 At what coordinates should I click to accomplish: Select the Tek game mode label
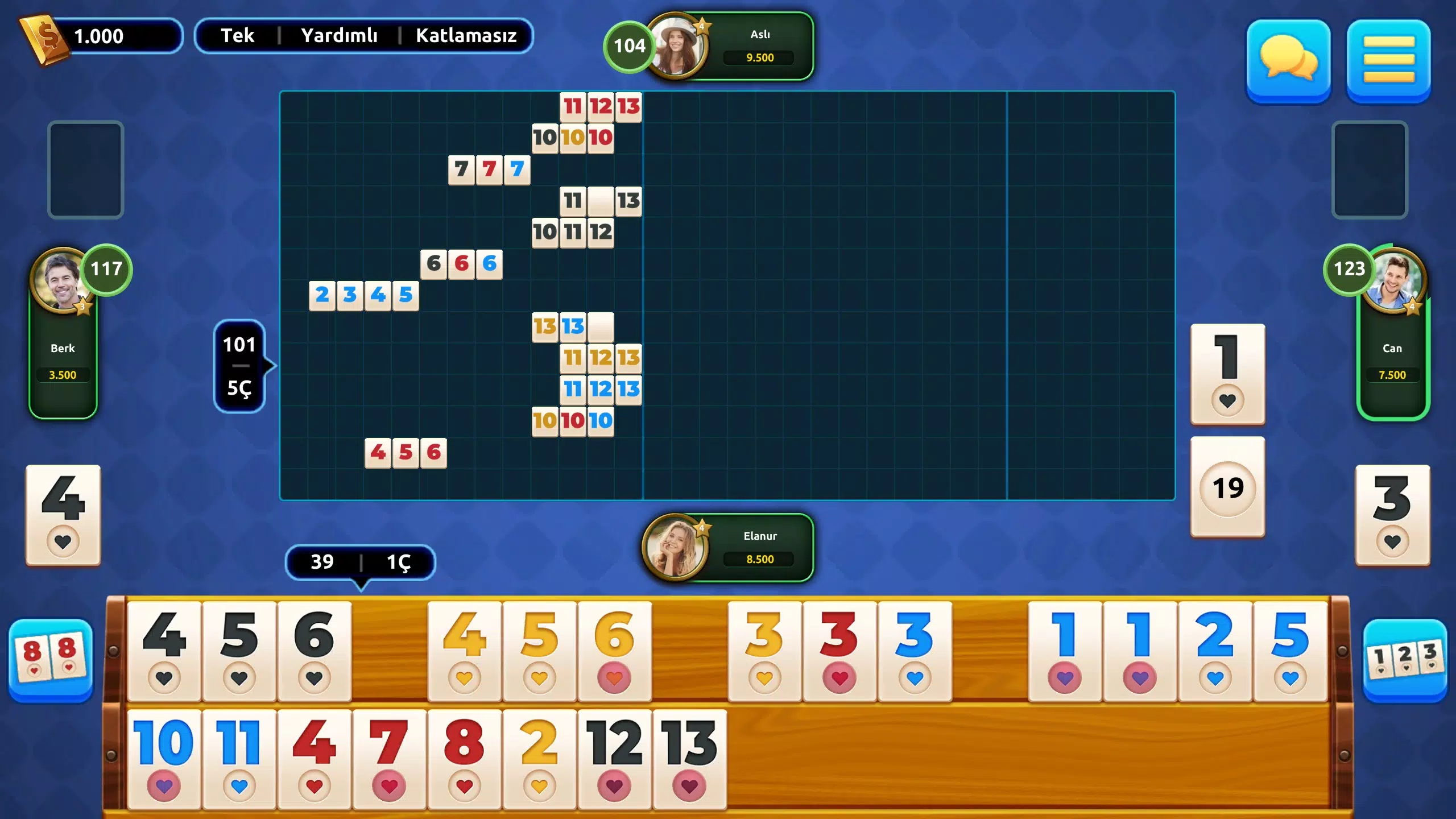[x=238, y=36]
